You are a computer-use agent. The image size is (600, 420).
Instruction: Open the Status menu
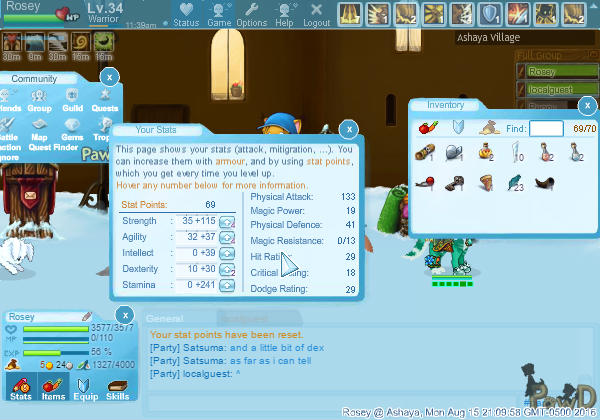click(186, 16)
